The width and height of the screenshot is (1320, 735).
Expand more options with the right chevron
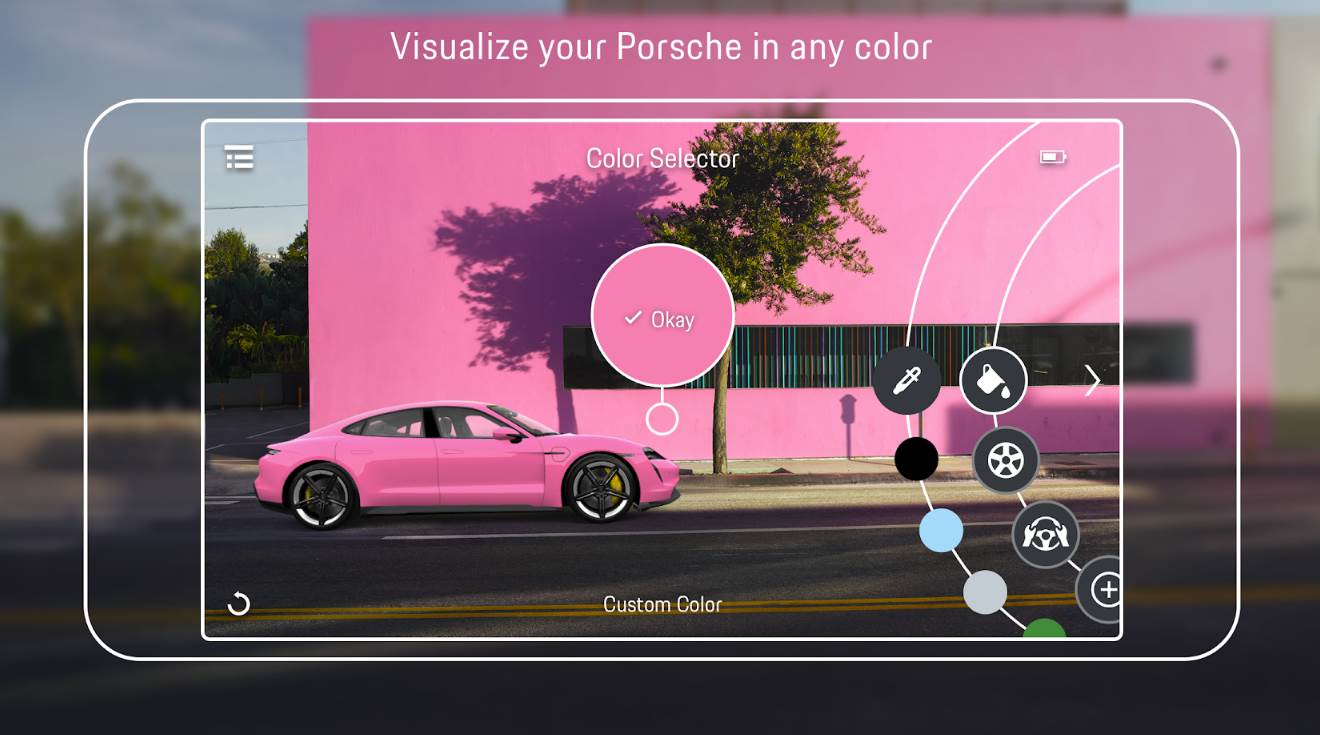coord(1092,380)
